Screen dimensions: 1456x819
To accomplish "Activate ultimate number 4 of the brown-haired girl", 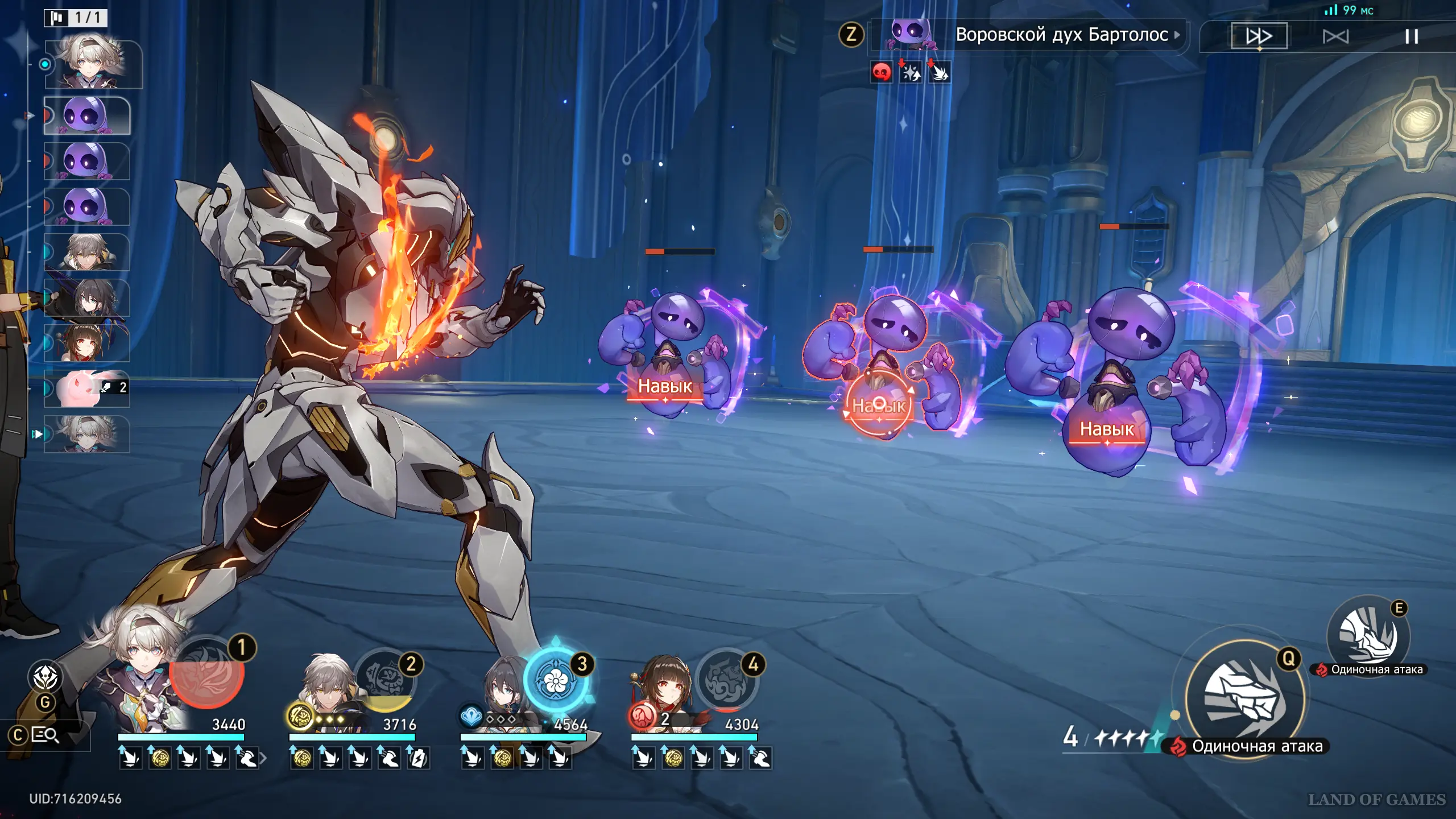I will [x=726, y=680].
